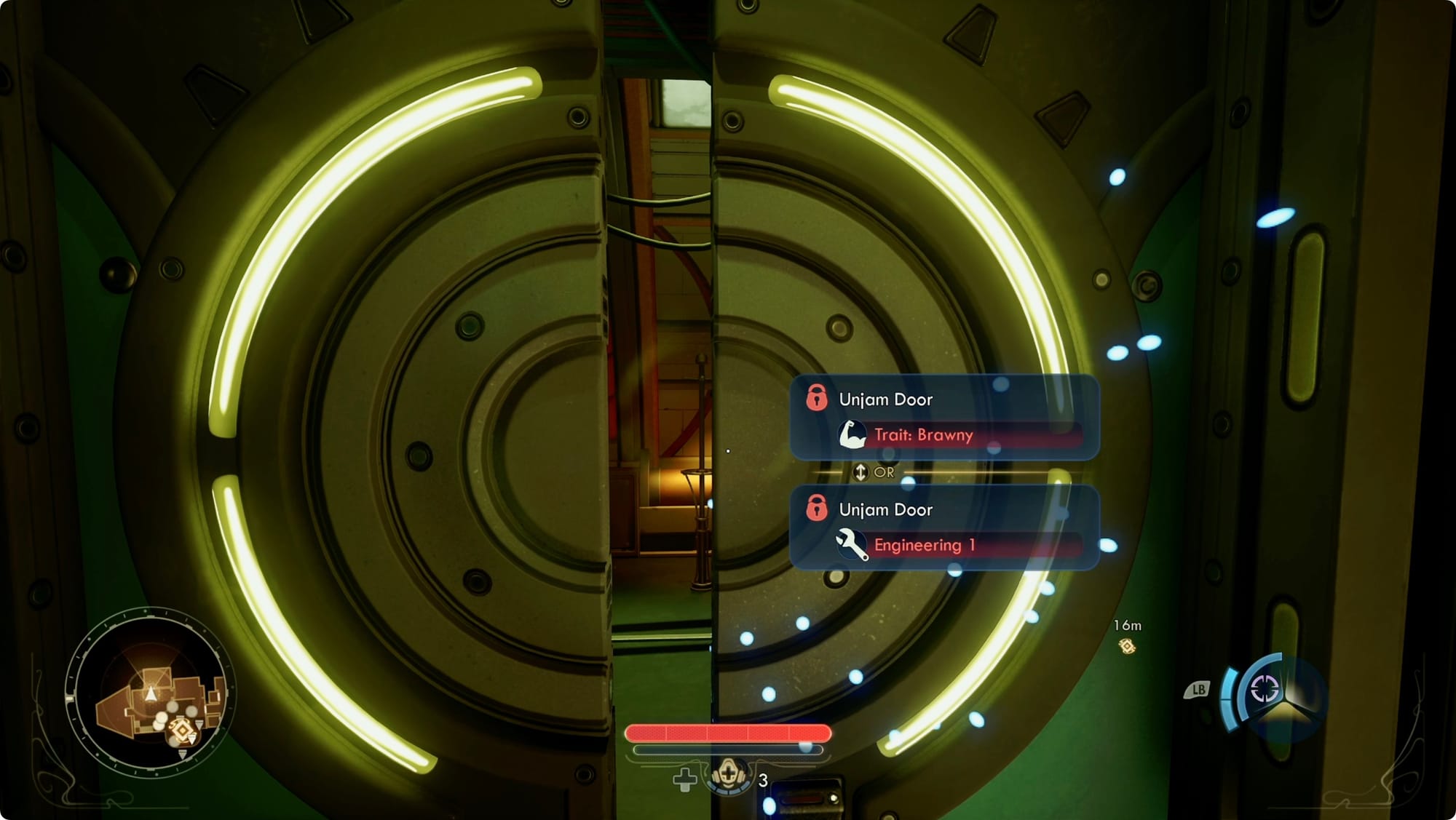
Task: Select the wrench icon next to Engineering 1
Action: point(850,544)
